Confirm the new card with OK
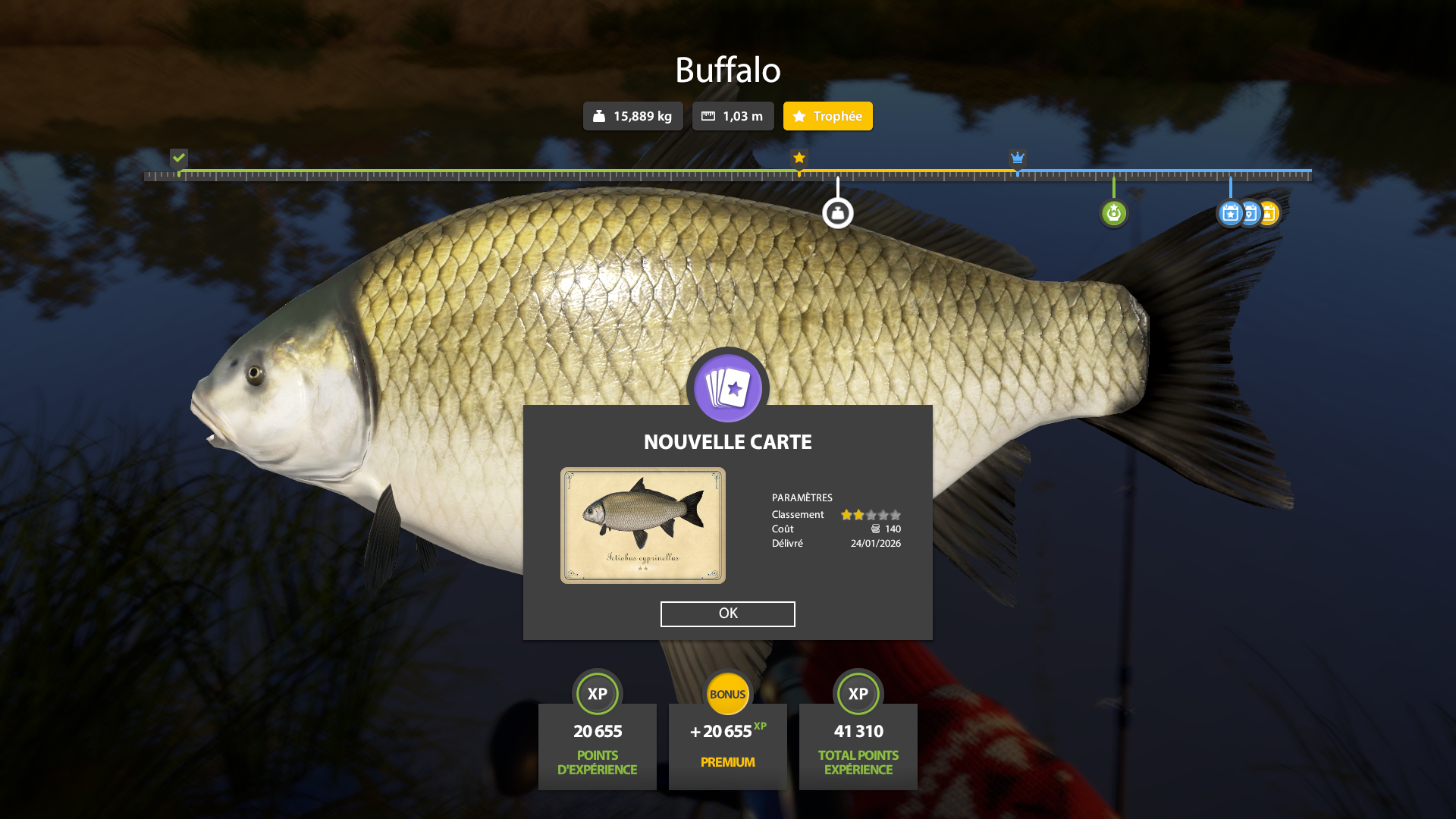Image resolution: width=1456 pixels, height=819 pixels. click(727, 613)
